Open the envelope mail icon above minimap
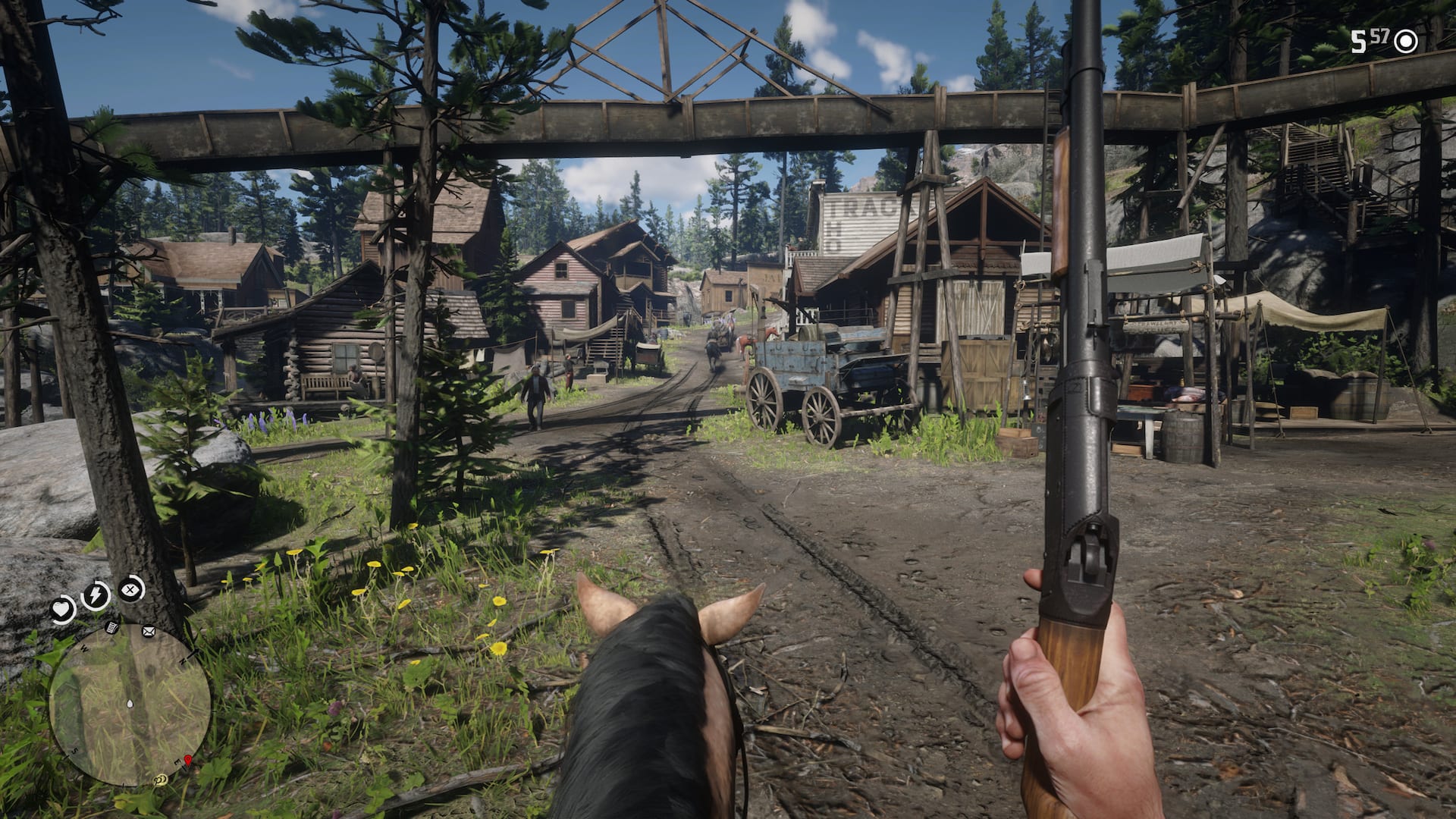This screenshot has width=1456, height=819. pos(148,631)
